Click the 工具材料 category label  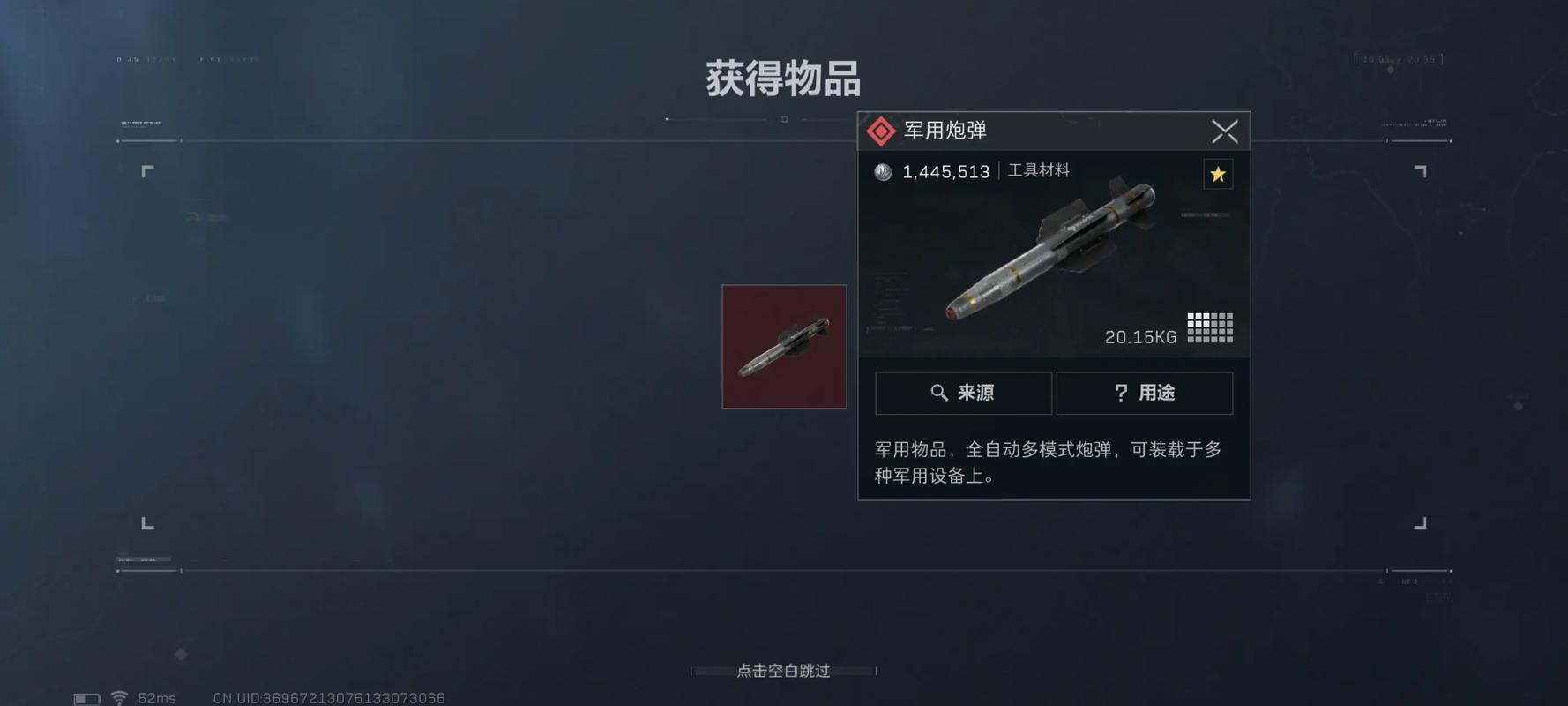pos(1036,170)
